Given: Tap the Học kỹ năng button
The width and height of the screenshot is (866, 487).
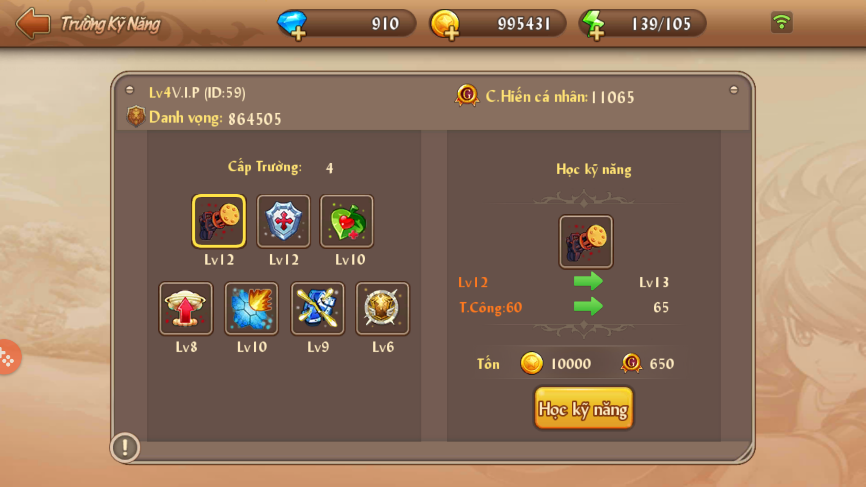Looking at the screenshot, I should point(583,408).
